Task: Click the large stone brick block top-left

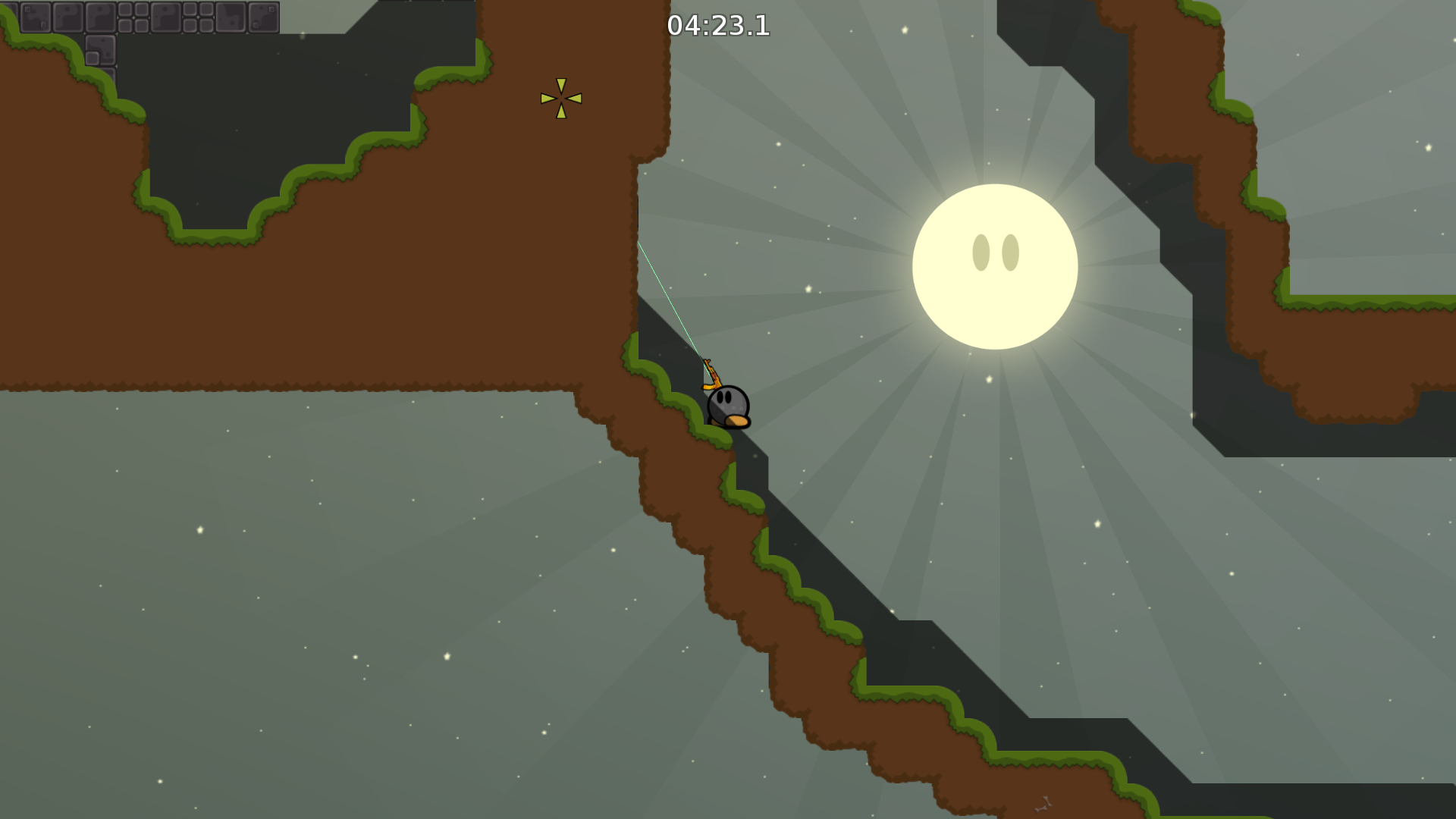Action: [x=36, y=17]
